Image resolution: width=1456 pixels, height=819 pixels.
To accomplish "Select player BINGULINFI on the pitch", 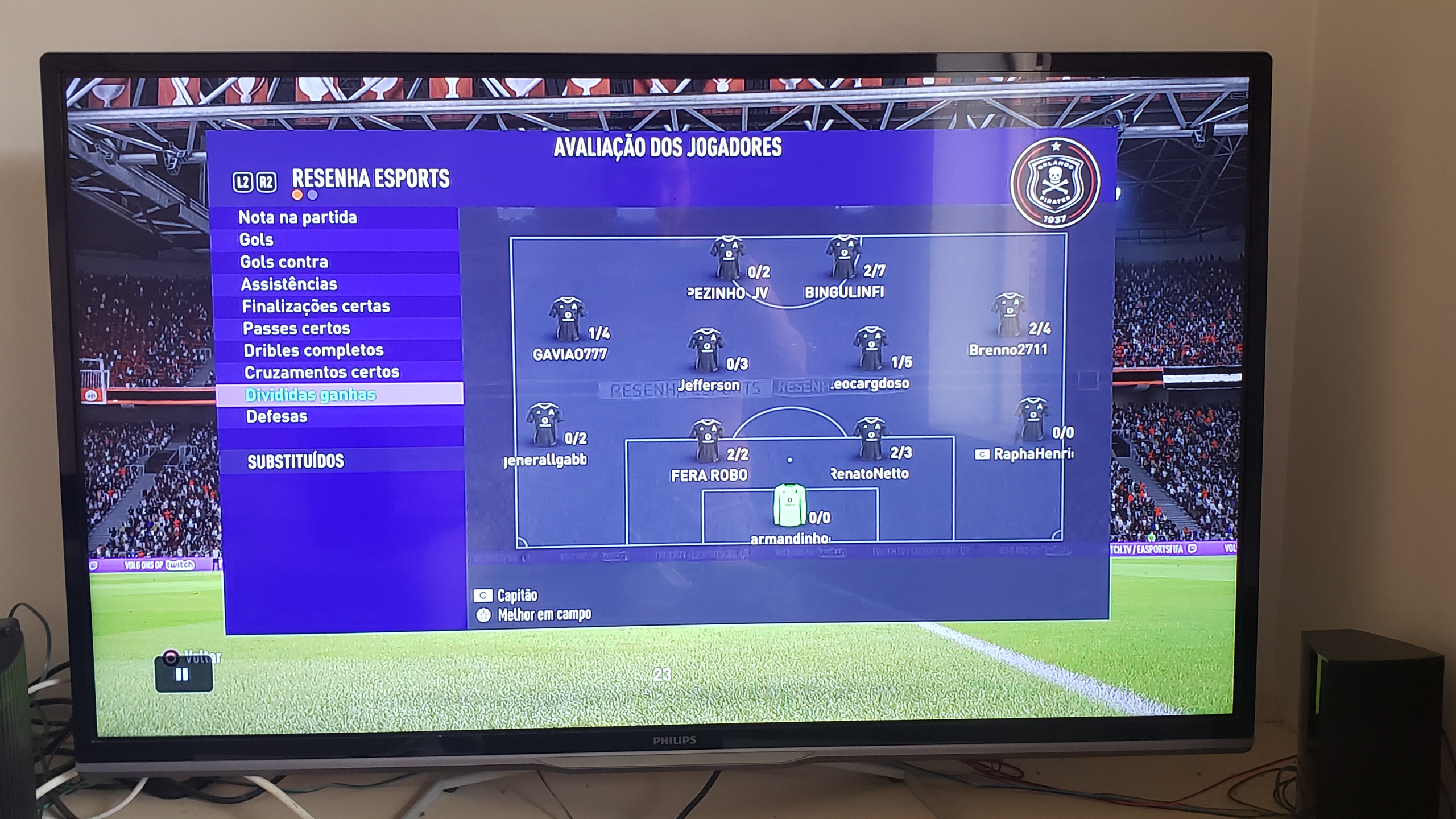I will pyautogui.click(x=843, y=258).
